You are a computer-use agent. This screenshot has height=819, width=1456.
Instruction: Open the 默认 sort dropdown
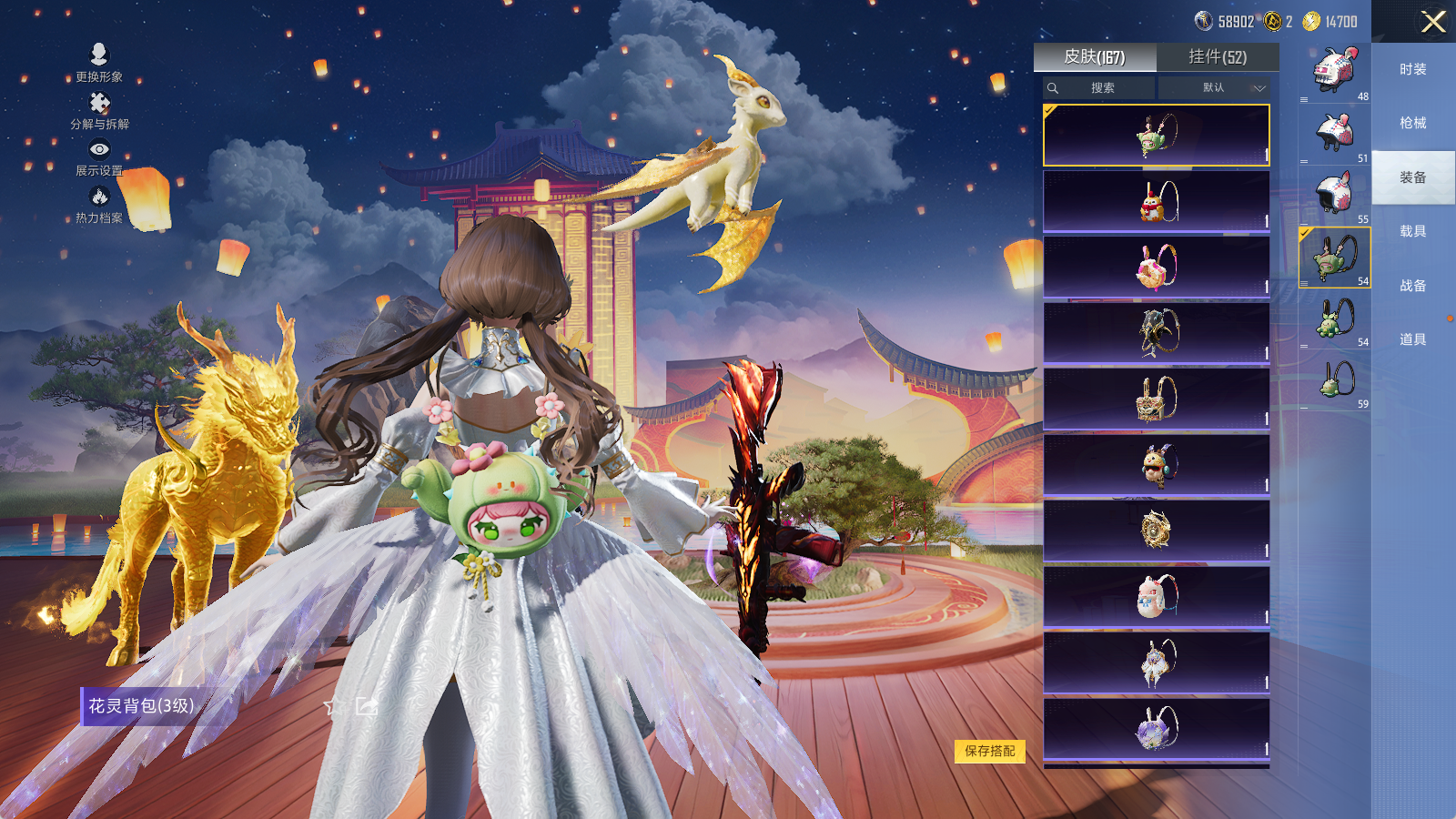[x=1214, y=88]
